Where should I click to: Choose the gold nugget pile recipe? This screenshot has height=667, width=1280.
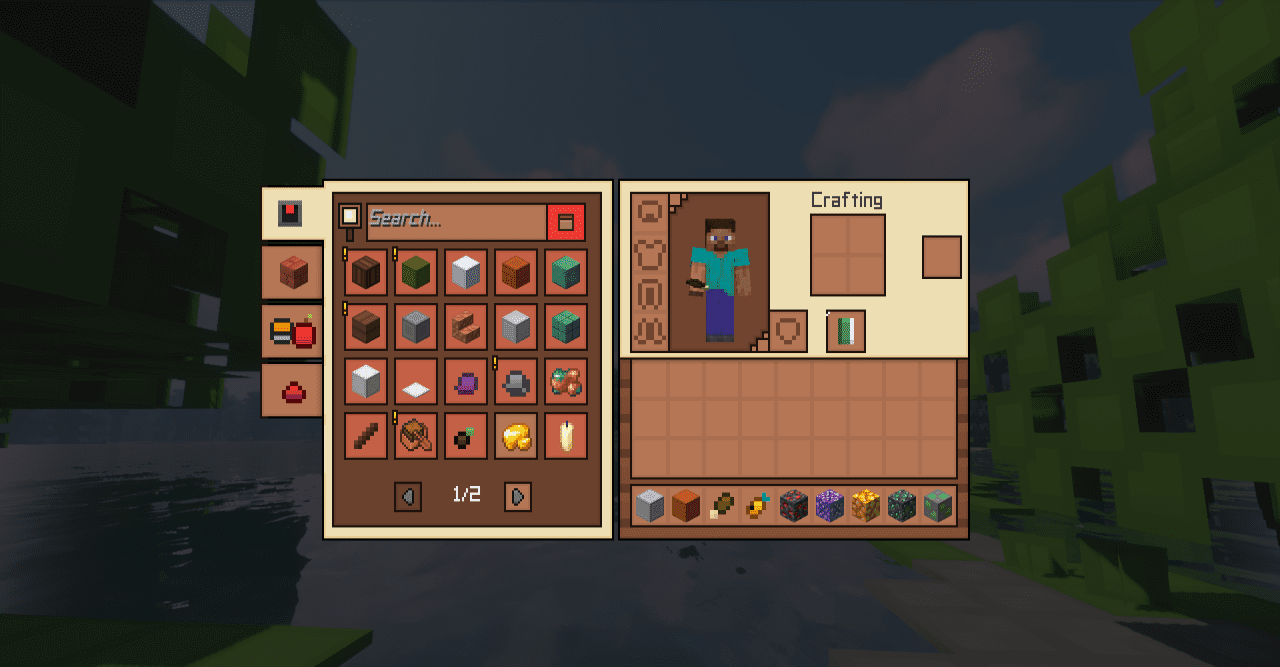tap(516, 437)
